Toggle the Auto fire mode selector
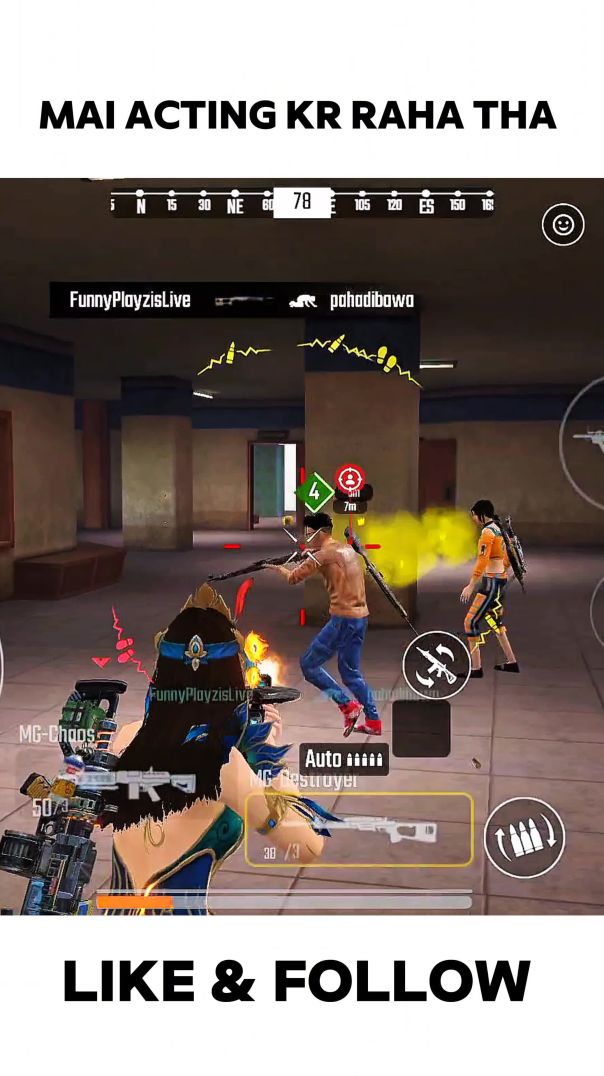The image size is (604, 1076). (x=343, y=759)
